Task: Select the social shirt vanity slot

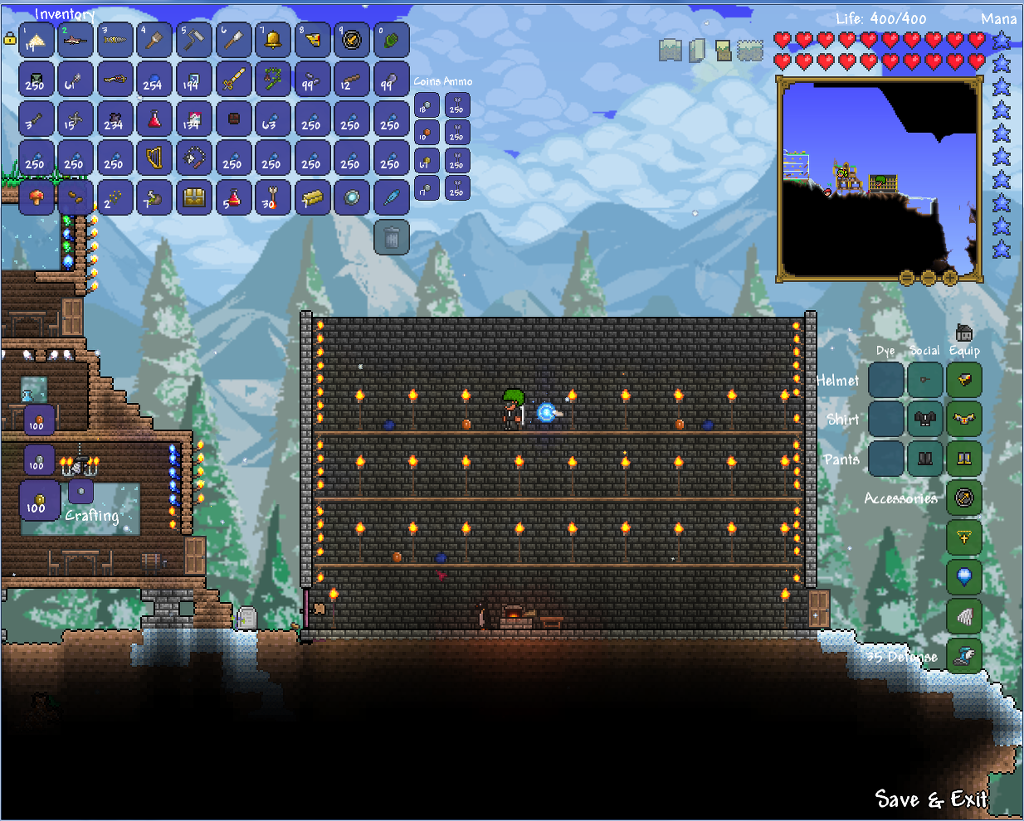Action: coord(925,419)
